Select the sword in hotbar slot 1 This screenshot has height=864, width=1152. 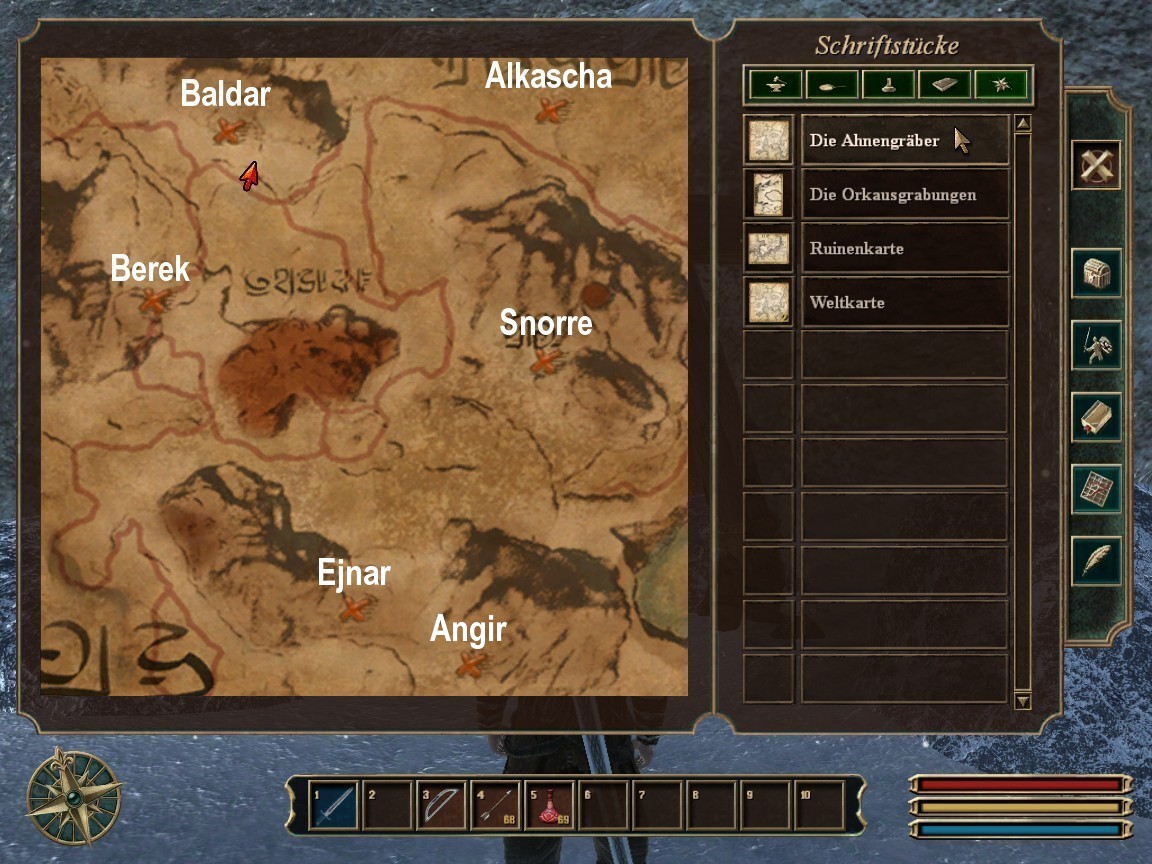click(333, 805)
